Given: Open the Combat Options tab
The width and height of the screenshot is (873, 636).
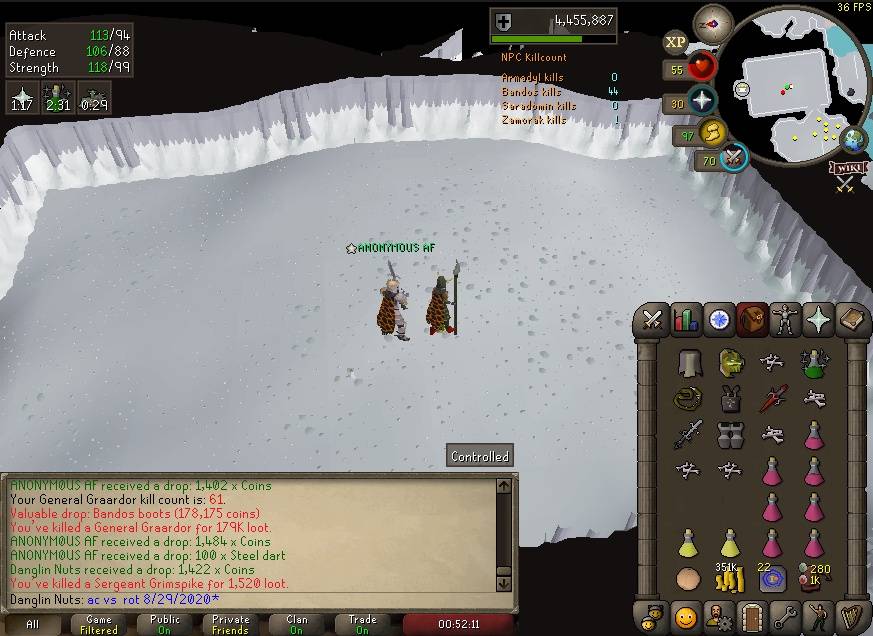Looking at the screenshot, I should (x=653, y=320).
